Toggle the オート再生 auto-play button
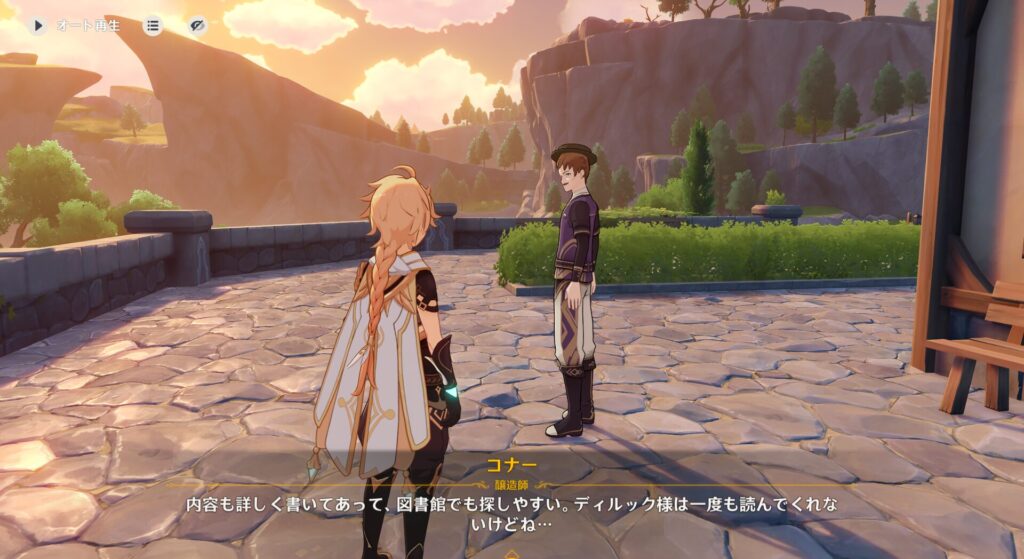Viewport: 1024px width, 559px height. (x=39, y=25)
